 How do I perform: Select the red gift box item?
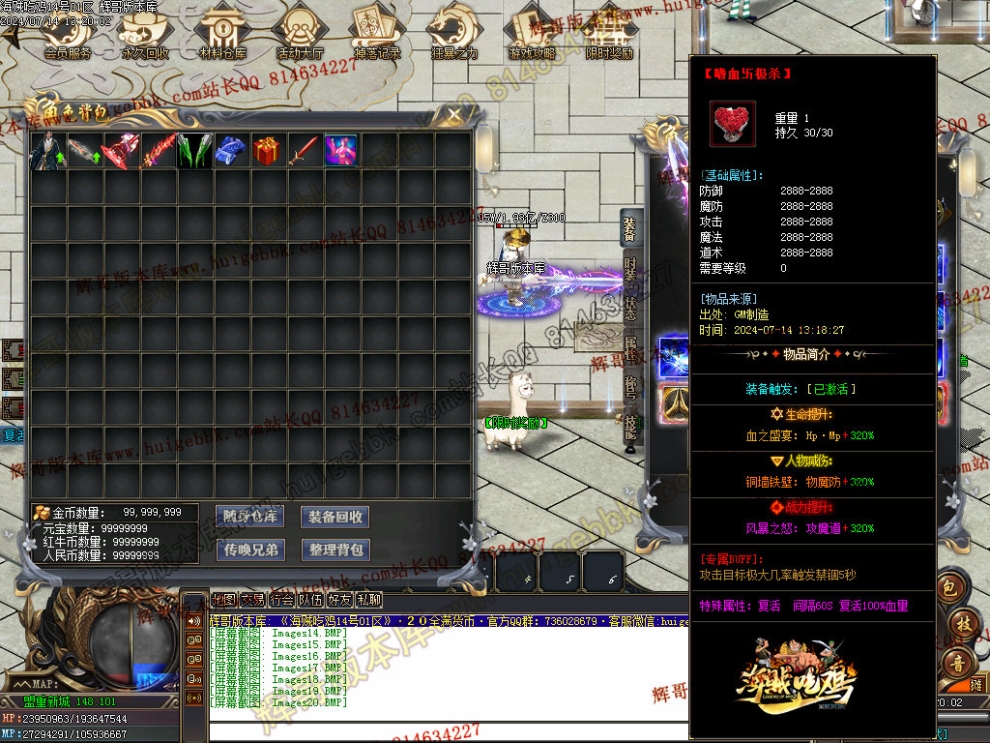pyautogui.click(x=267, y=151)
